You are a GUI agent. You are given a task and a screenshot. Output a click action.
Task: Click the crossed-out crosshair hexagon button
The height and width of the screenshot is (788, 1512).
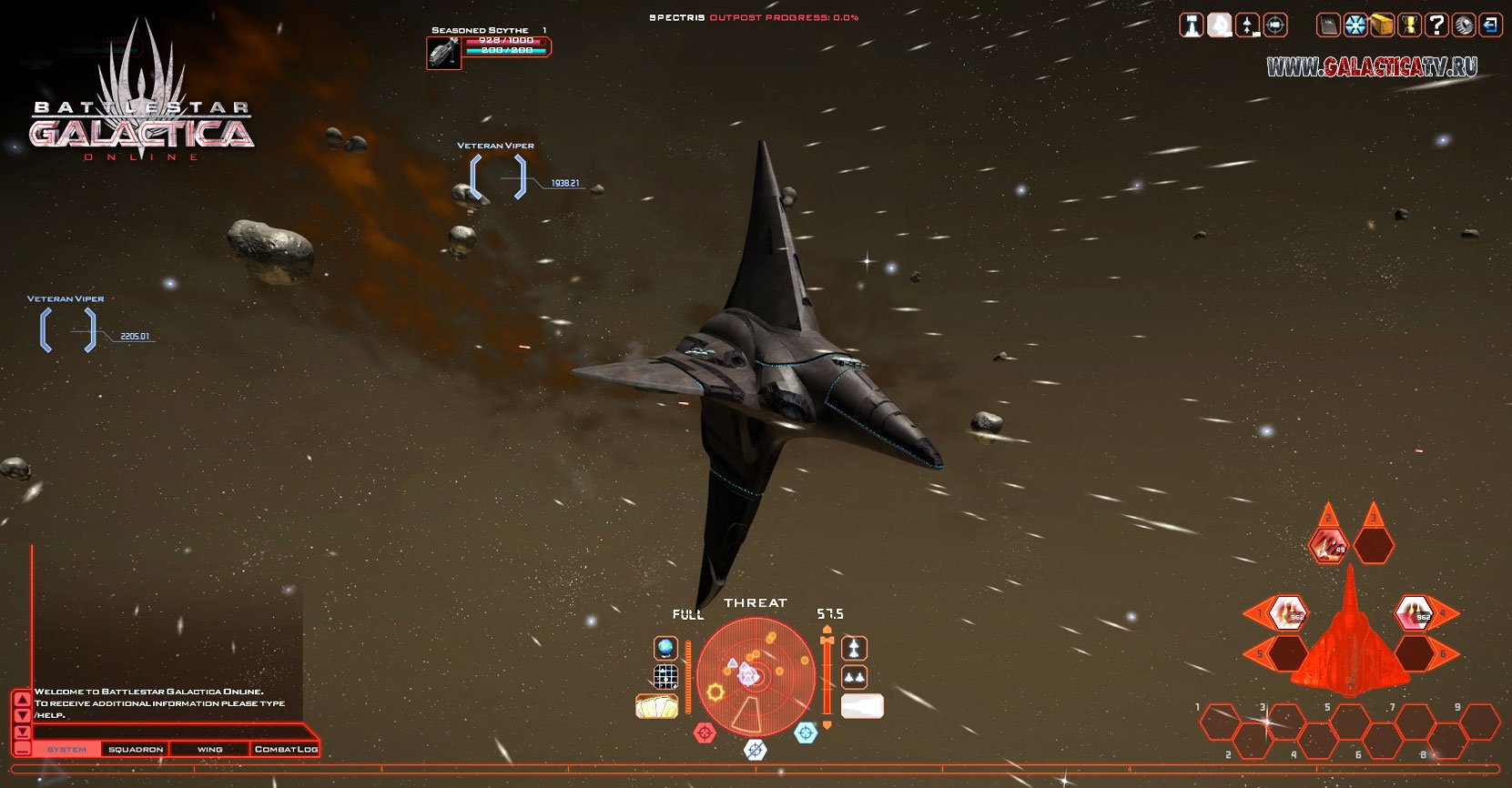coord(755,749)
